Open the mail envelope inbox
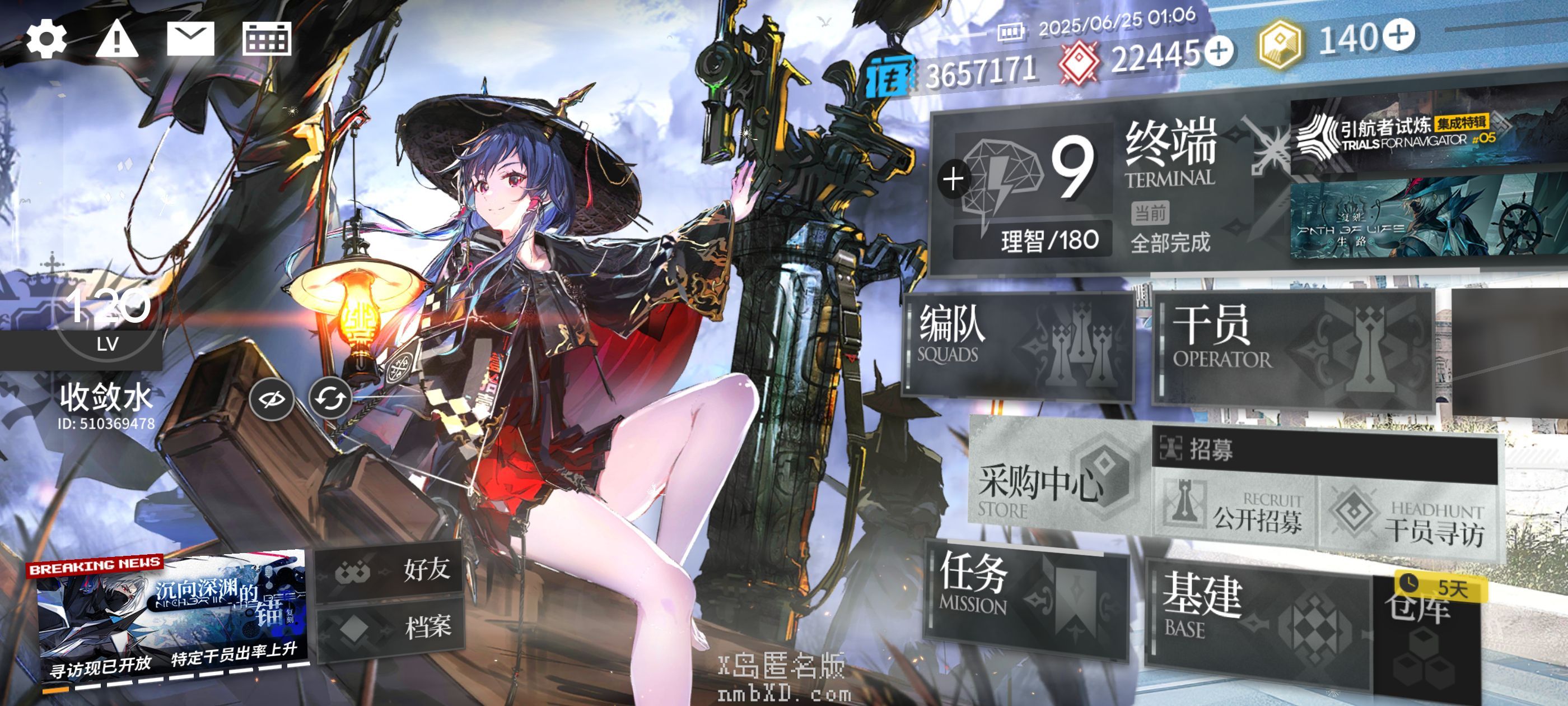The height and width of the screenshot is (706, 1568). point(190,39)
